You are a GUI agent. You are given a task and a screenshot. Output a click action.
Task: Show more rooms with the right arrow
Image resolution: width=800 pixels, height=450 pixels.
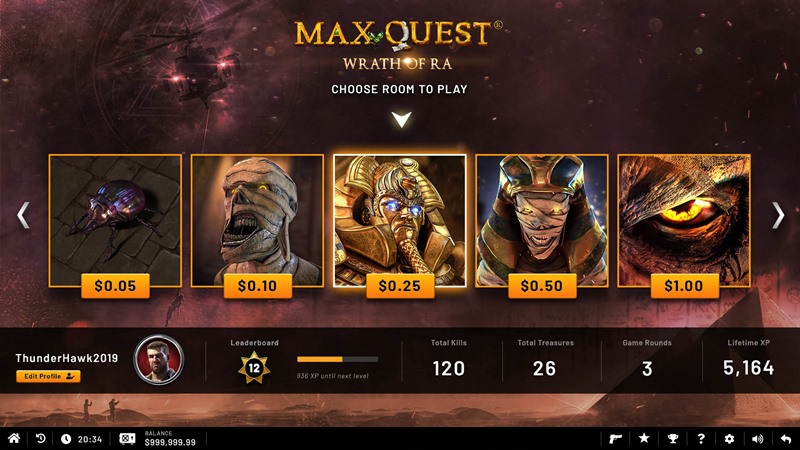pos(777,215)
